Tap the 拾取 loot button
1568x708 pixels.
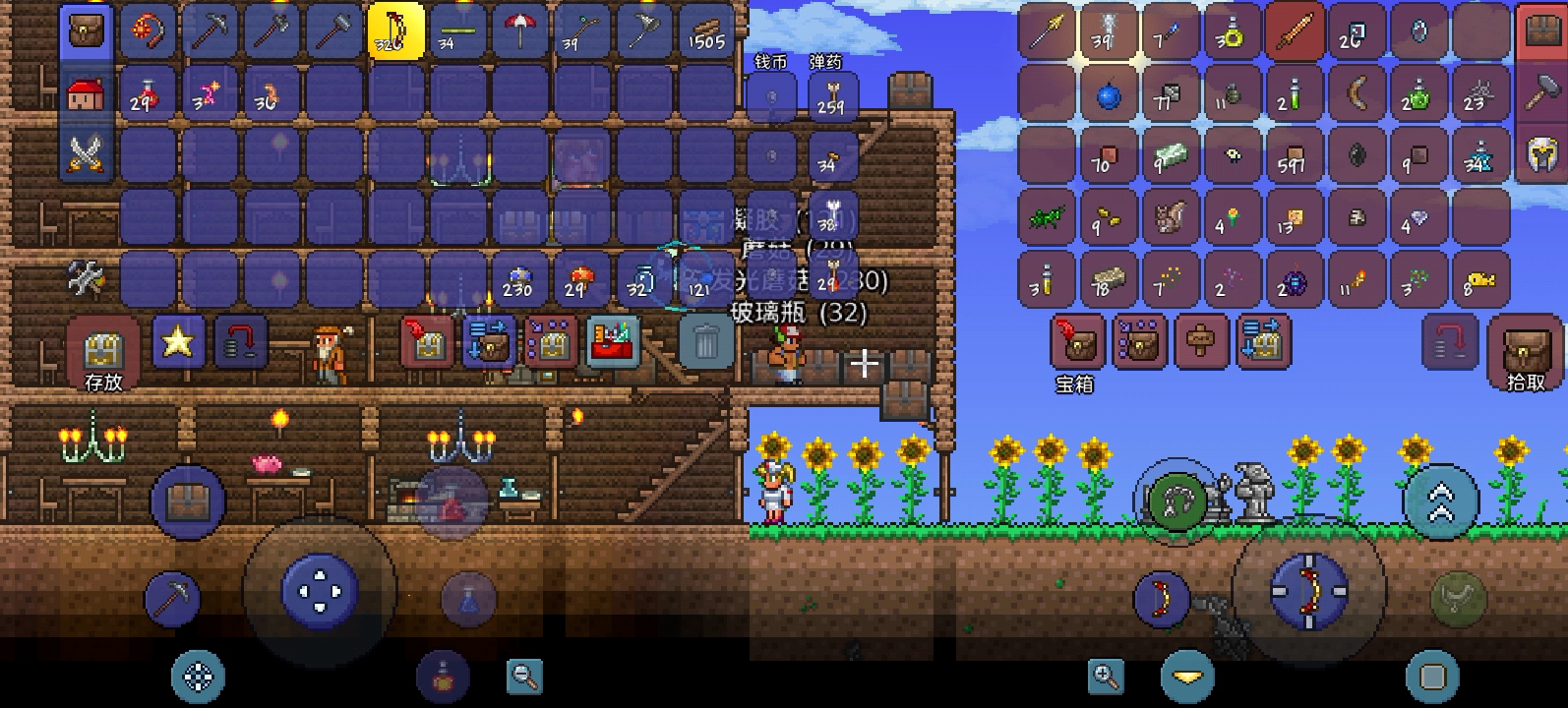[x=1526, y=352]
